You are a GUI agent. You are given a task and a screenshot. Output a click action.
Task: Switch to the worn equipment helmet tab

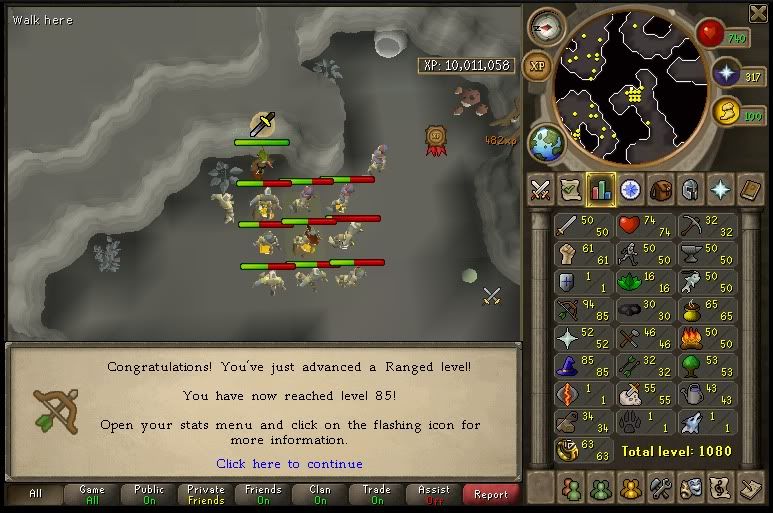(690, 188)
